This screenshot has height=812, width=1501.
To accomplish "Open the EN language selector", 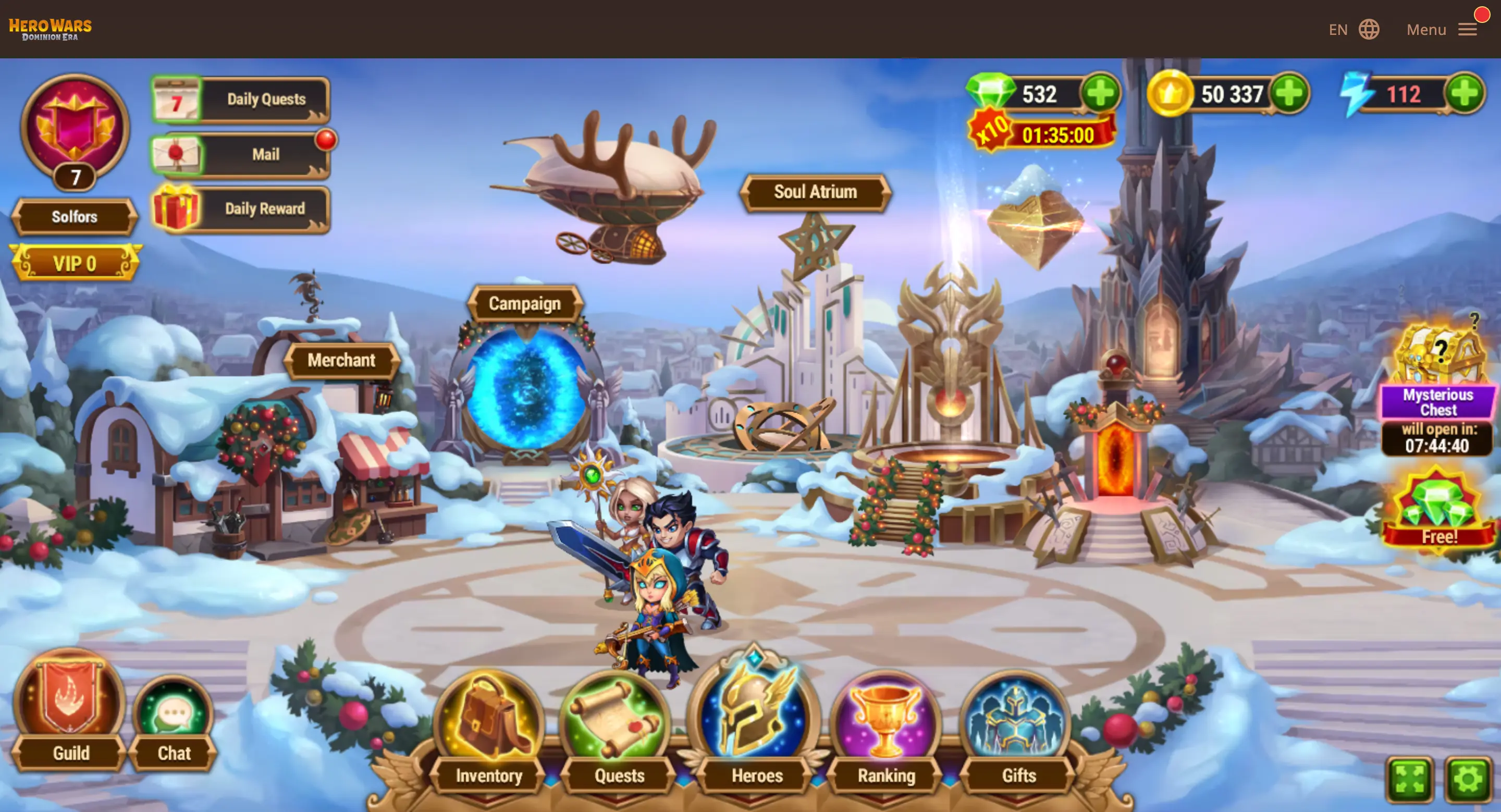I will (1353, 29).
